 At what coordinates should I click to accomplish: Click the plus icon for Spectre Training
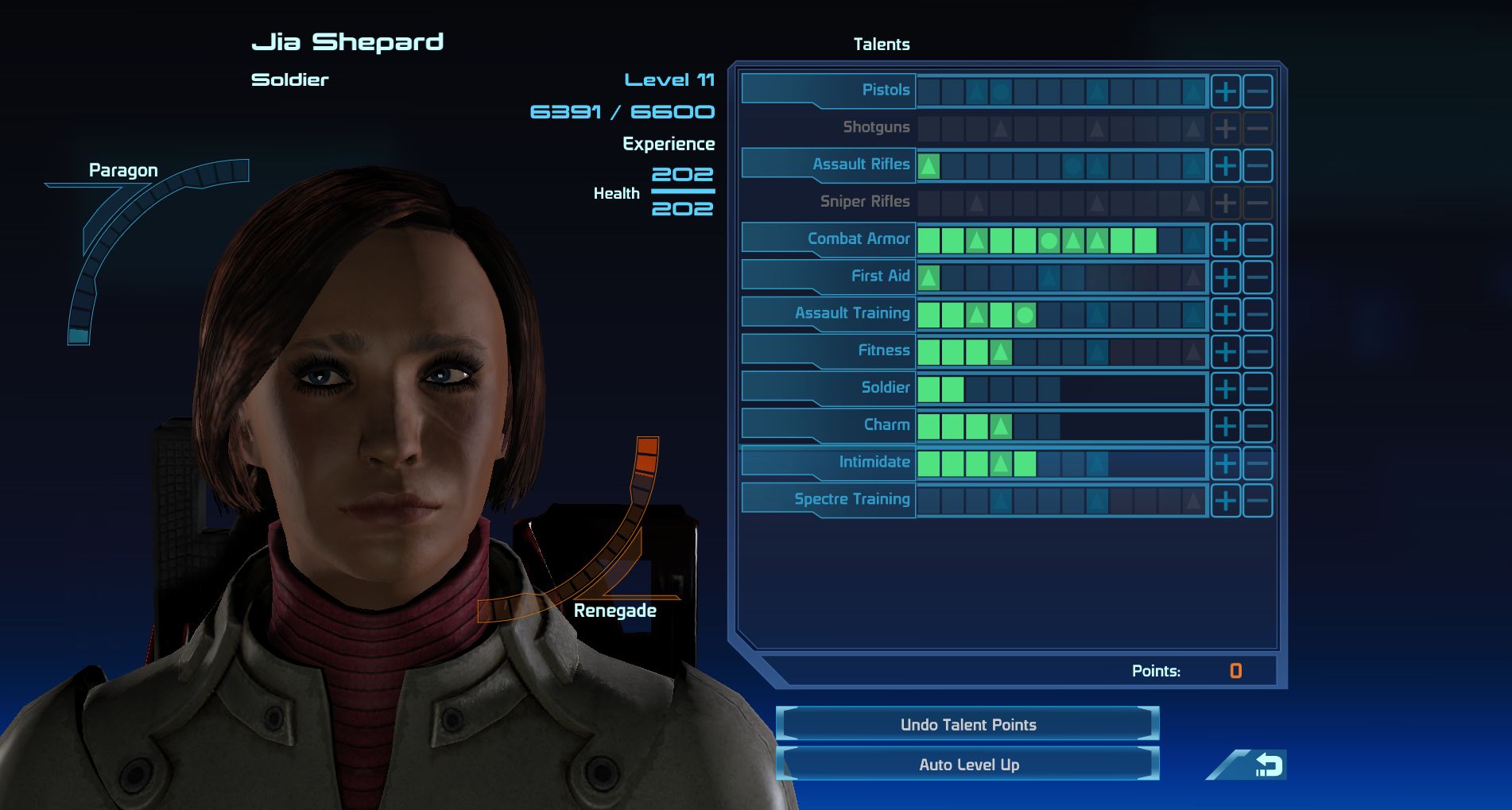click(x=1227, y=499)
